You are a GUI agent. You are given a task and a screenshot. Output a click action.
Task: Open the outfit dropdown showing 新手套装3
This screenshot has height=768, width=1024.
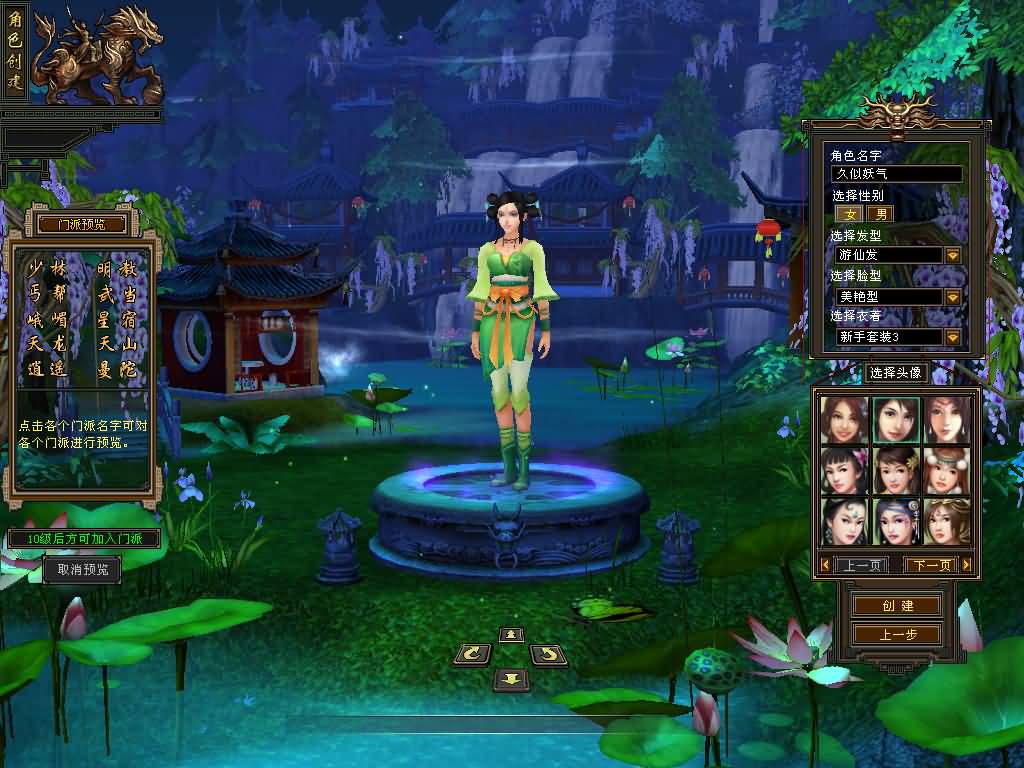(x=952, y=337)
